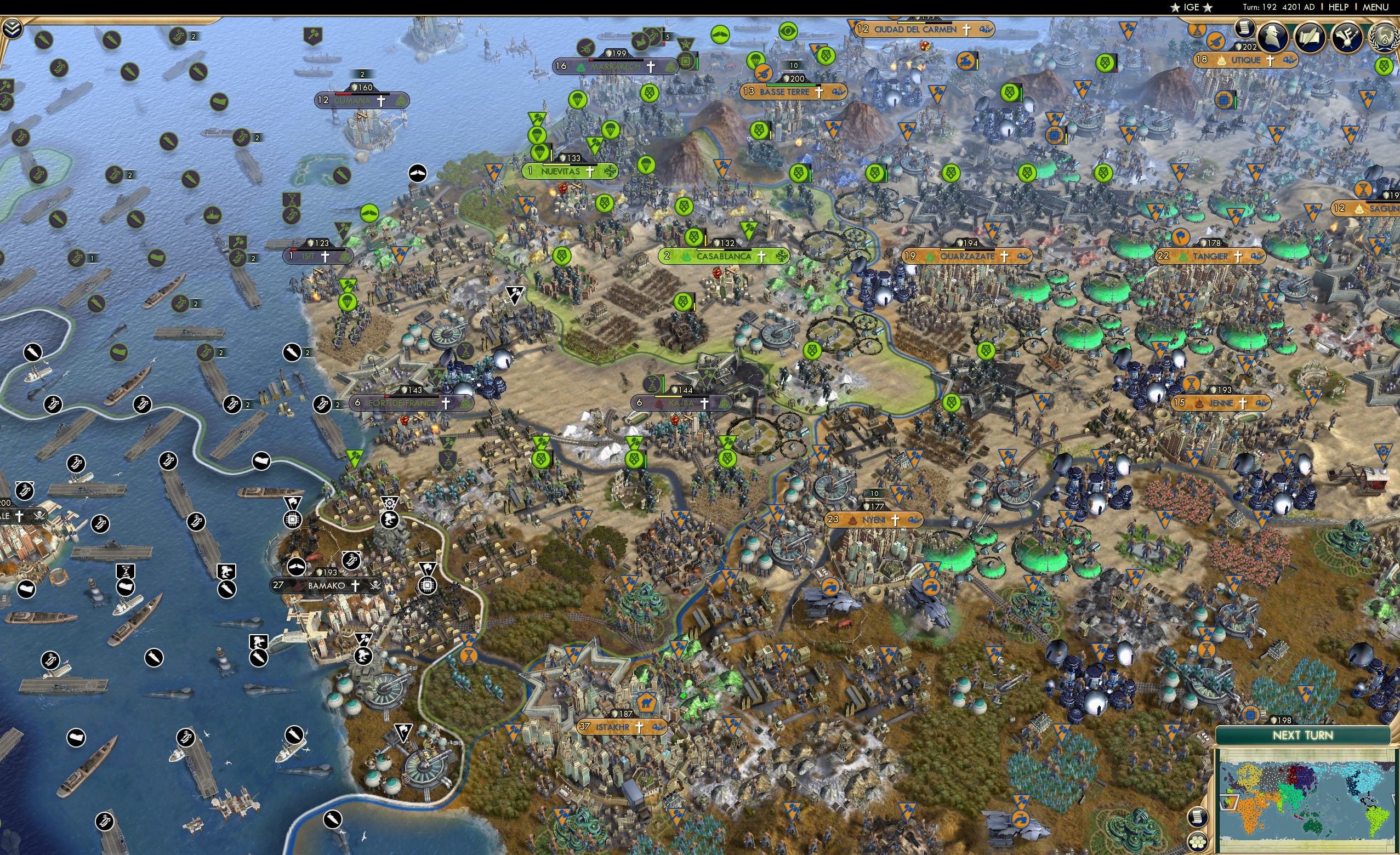Open the MENU at top right
1400x855 pixels.
click(x=1375, y=7)
